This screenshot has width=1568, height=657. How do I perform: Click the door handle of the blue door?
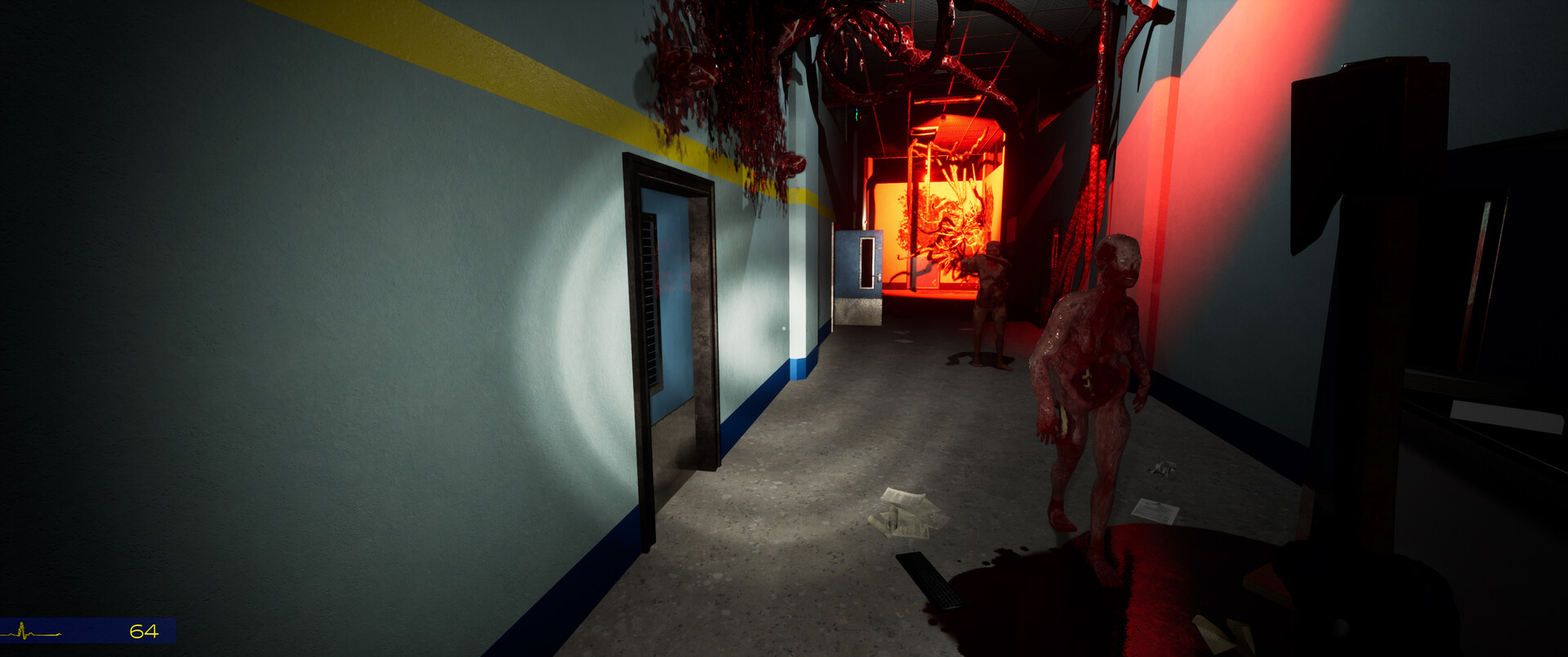[x=879, y=277]
